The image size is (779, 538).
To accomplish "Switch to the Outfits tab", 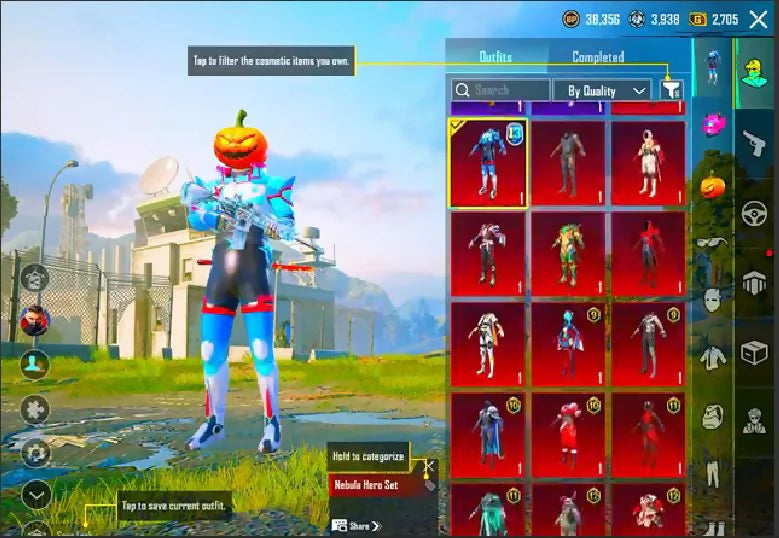I will pyautogui.click(x=495, y=57).
